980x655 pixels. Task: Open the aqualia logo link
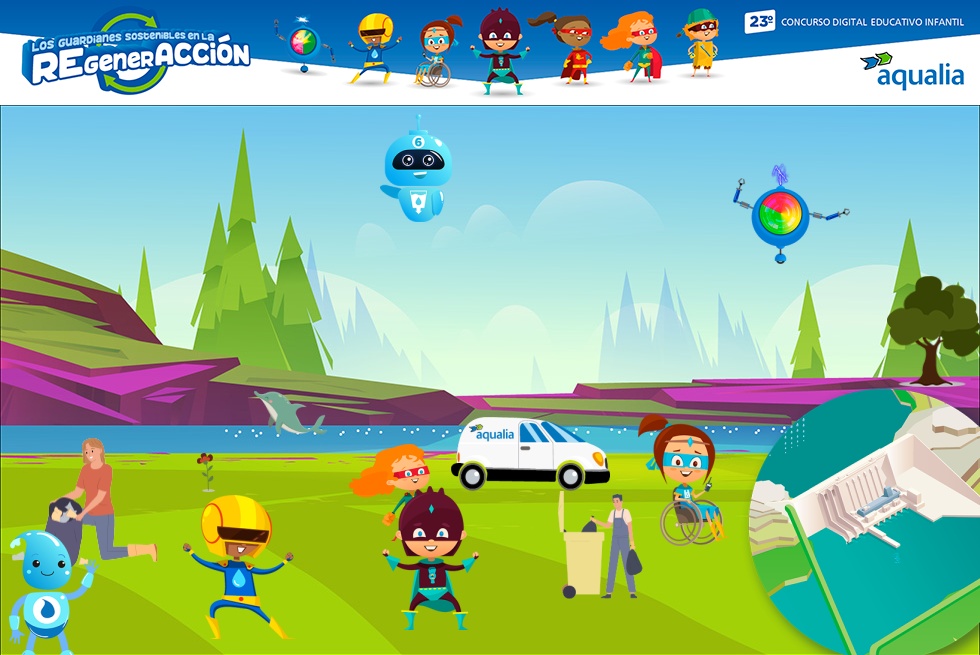pos(912,70)
